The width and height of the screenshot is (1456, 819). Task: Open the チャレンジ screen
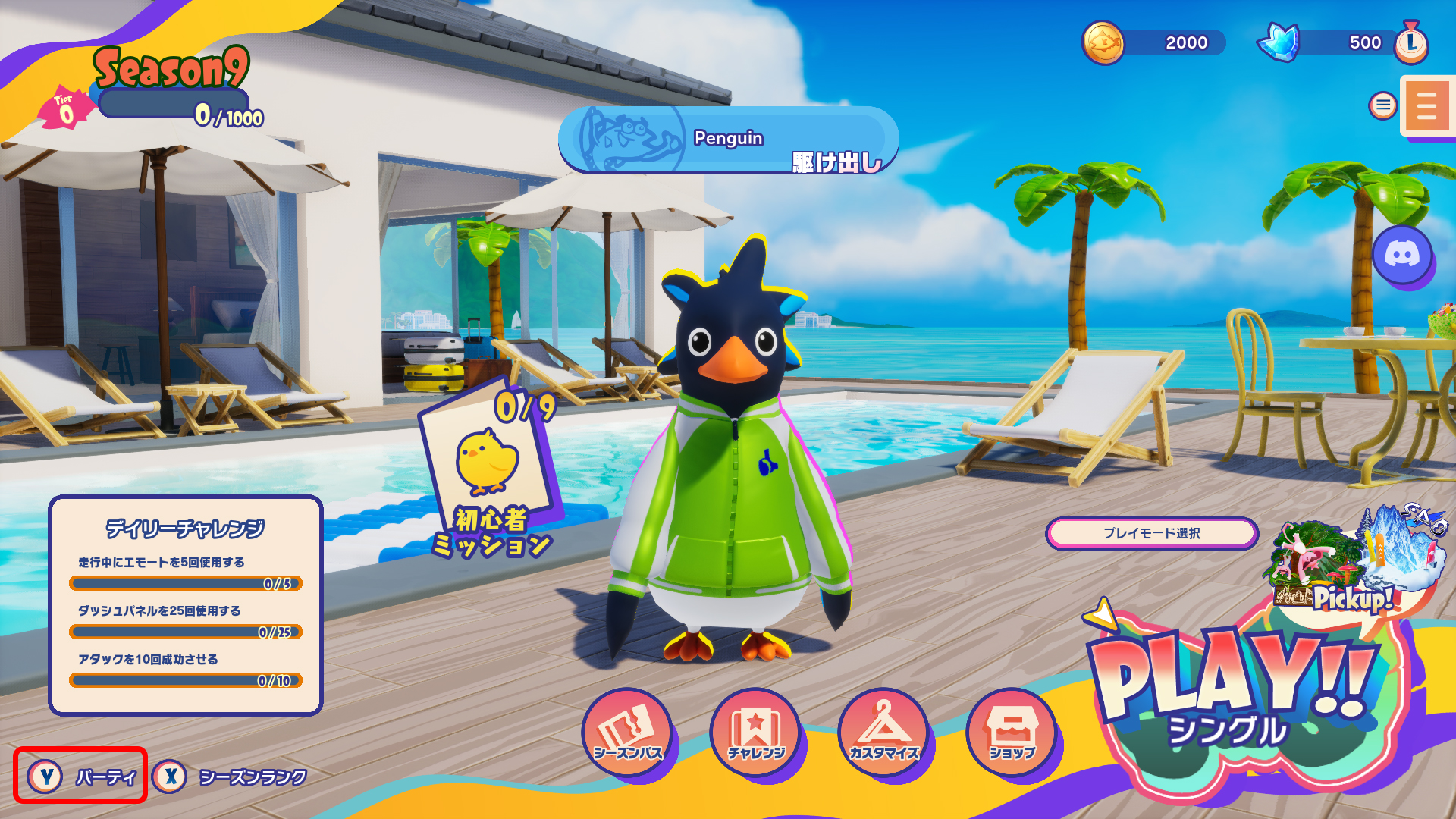tap(755, 731)
